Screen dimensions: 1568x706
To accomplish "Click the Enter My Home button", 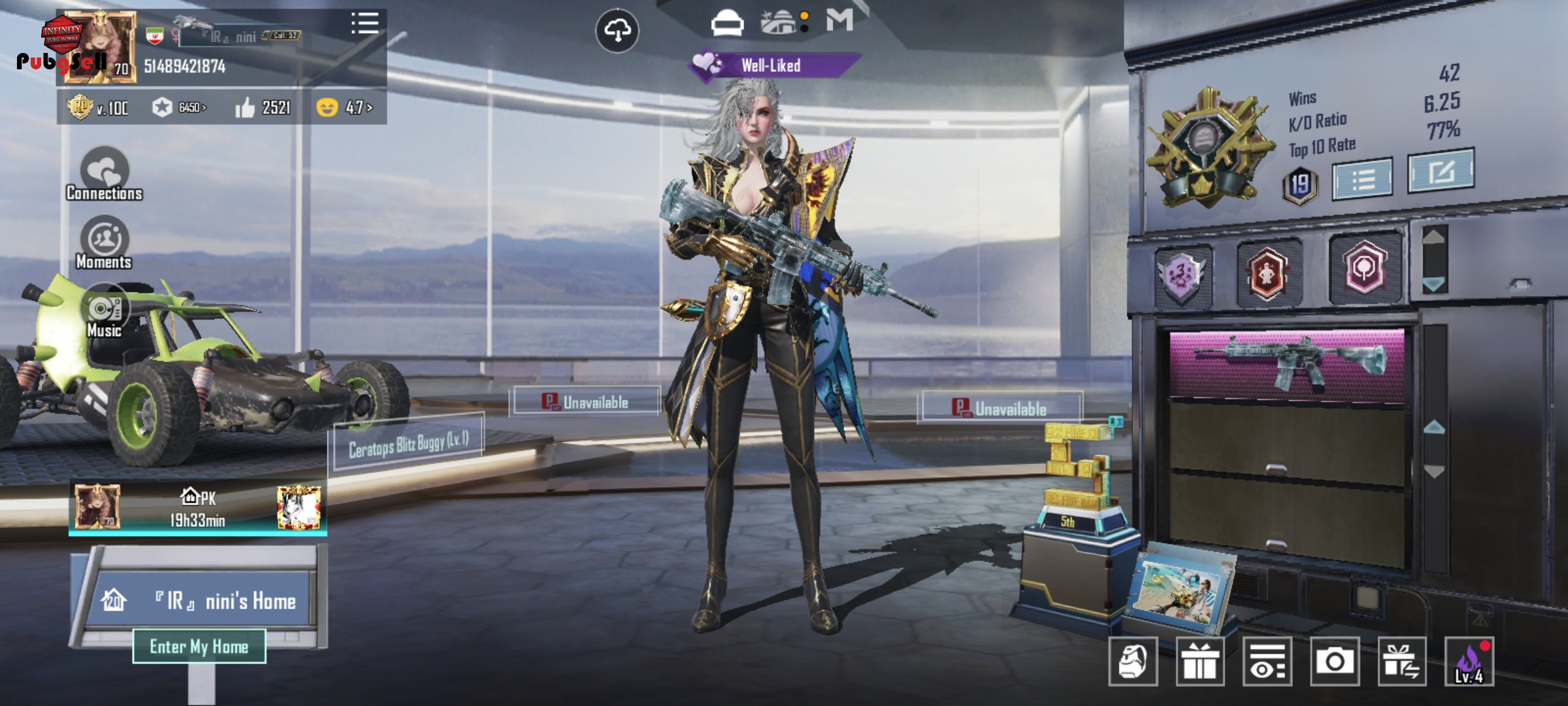I will point(199,647).
